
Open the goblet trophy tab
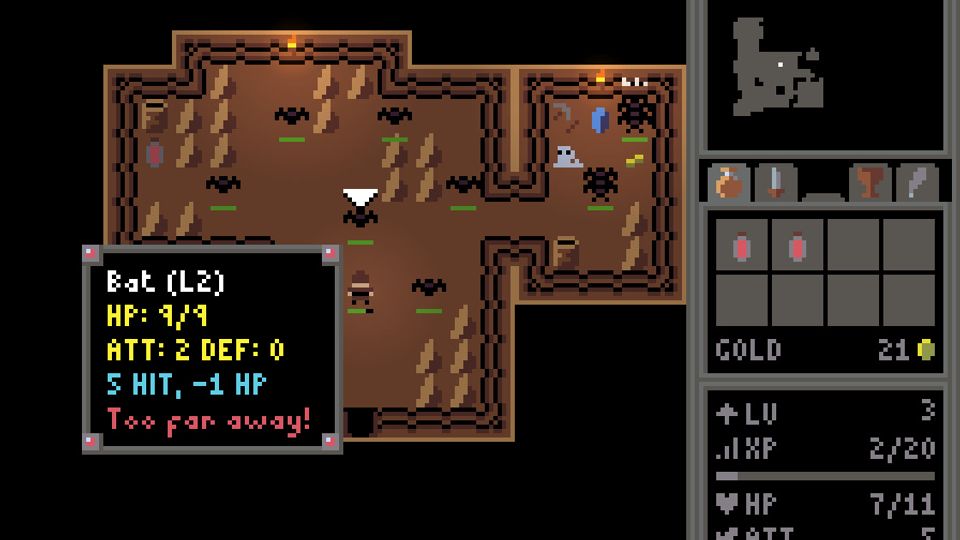click(x=870, y=183)
